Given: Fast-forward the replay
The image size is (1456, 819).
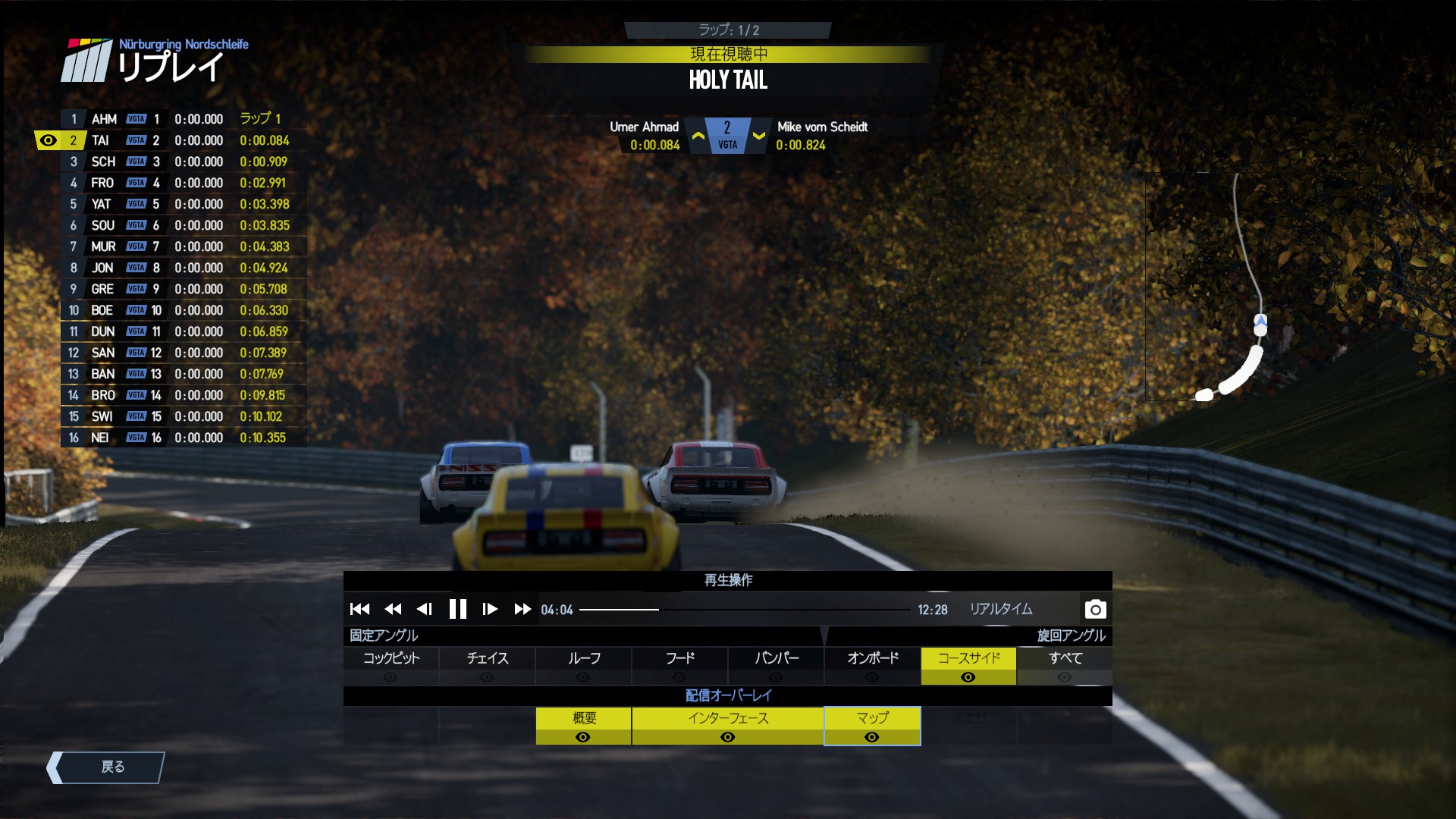Looking at the screenshot, I should coord(522,609).
